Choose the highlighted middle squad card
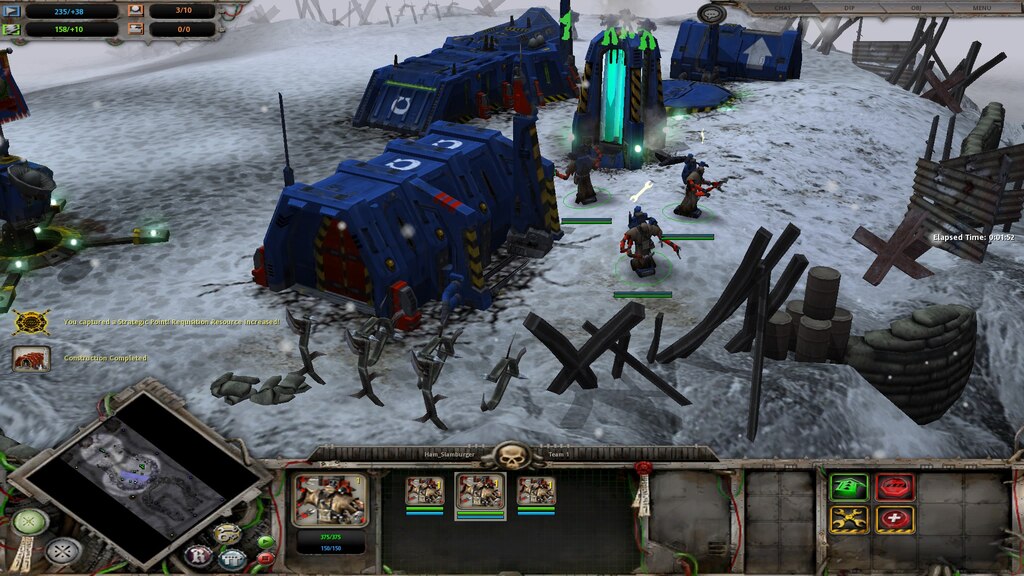The width and height of the screenshot is (1024, 576). [480, 492]
